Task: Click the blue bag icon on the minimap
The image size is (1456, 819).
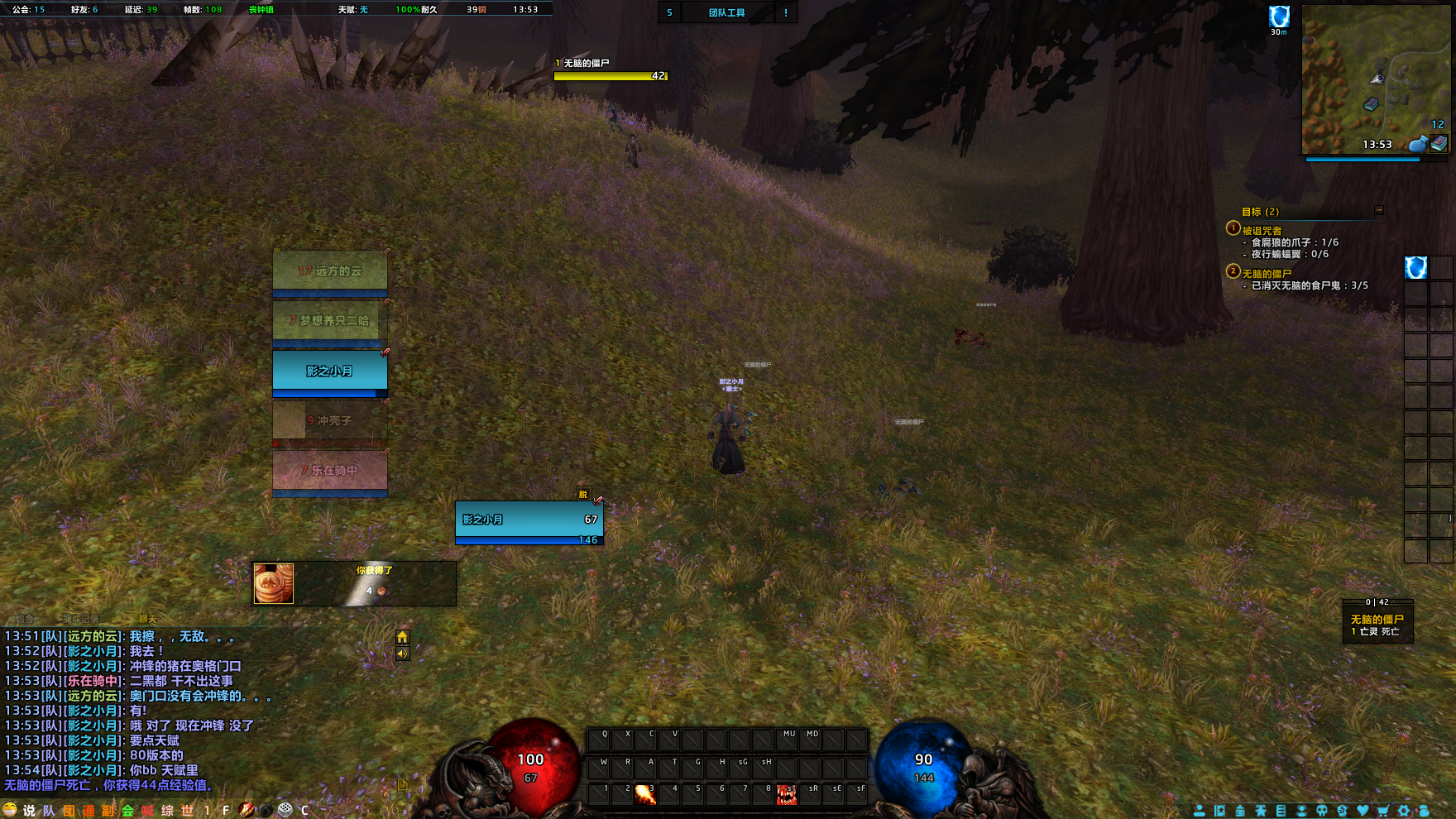Action: click(x=1417, y=144)
